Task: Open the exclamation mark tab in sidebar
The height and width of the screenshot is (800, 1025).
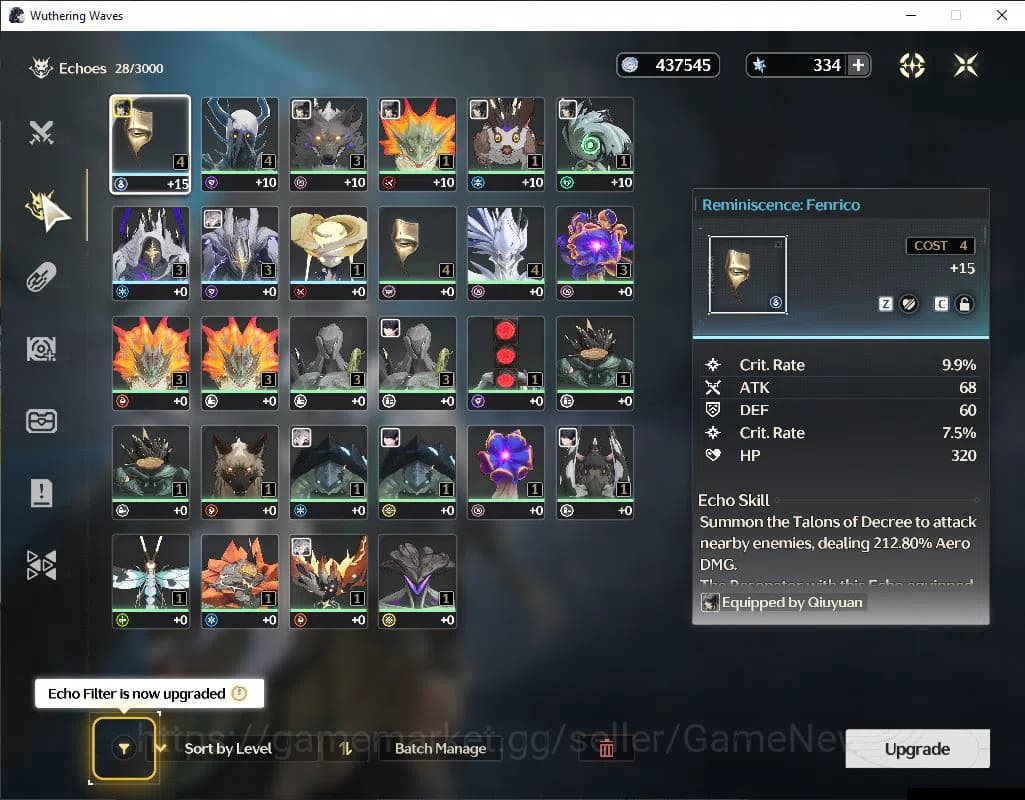Action: tap(41, 493)
